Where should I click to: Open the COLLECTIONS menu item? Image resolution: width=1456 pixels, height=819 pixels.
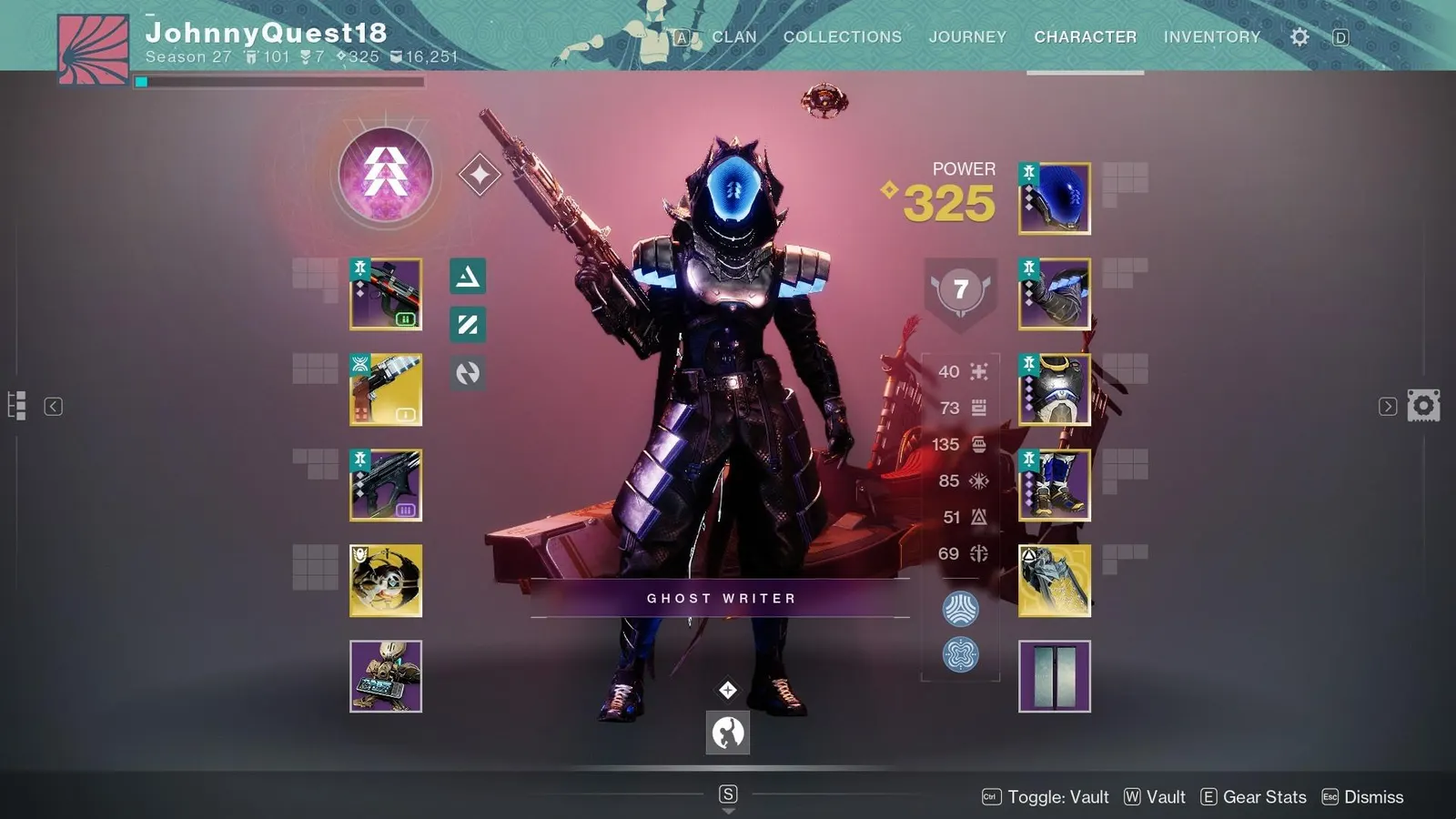click(x=842, y=37)
